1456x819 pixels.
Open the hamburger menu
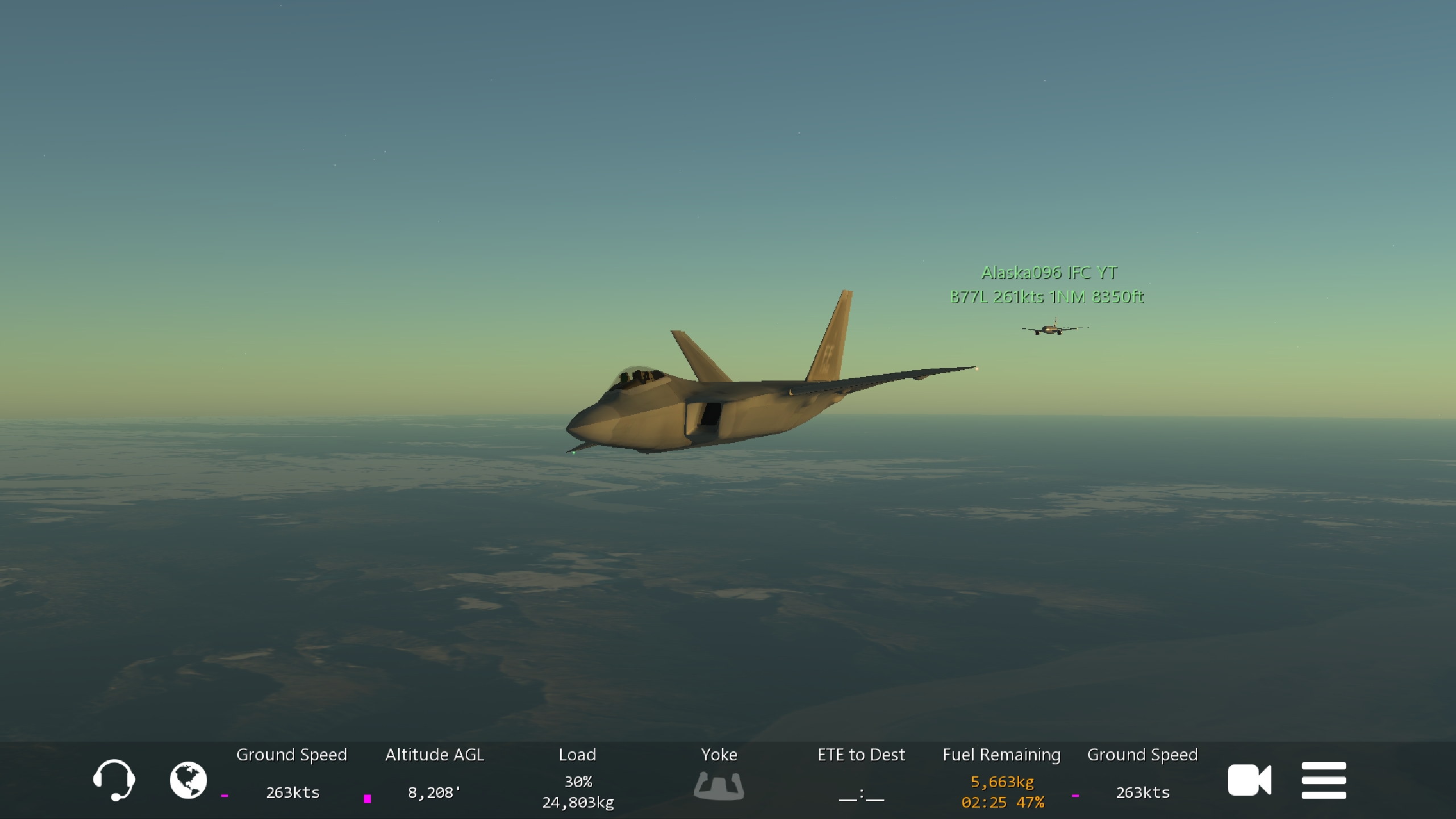1323,780
